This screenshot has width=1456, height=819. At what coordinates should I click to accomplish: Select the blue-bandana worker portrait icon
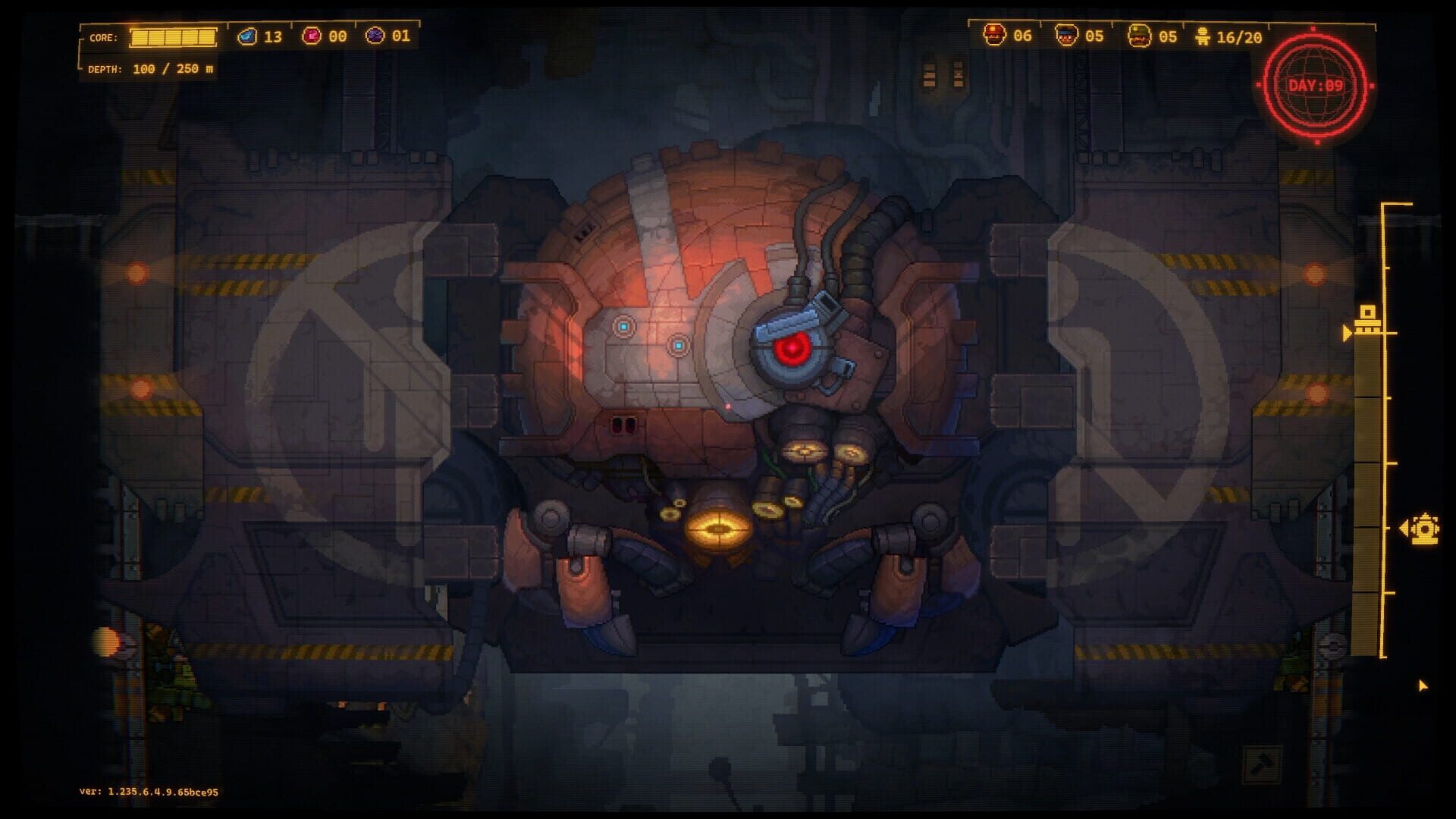[1065, 35]
